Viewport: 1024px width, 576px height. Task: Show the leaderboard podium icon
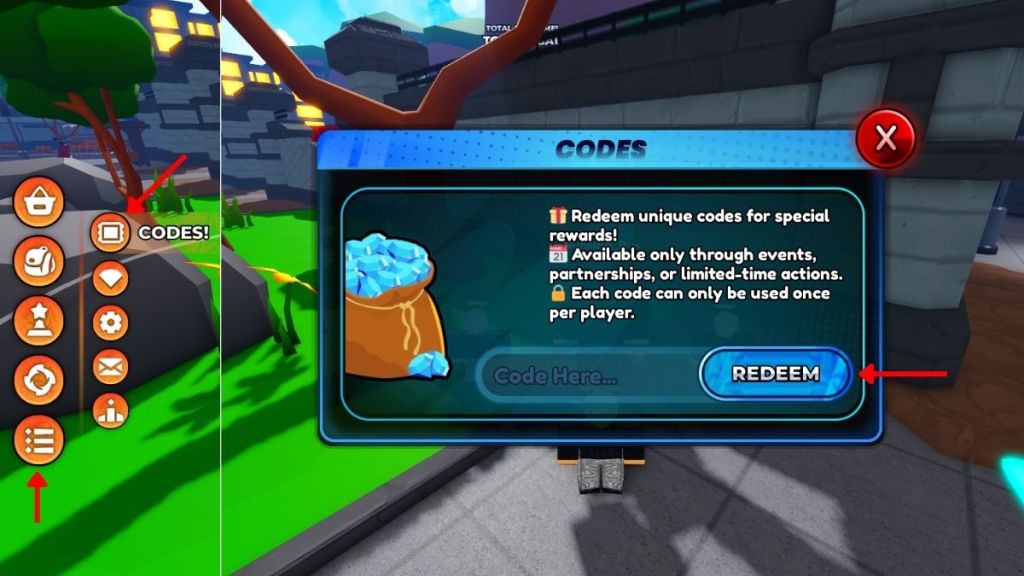(x=110, y=410)
